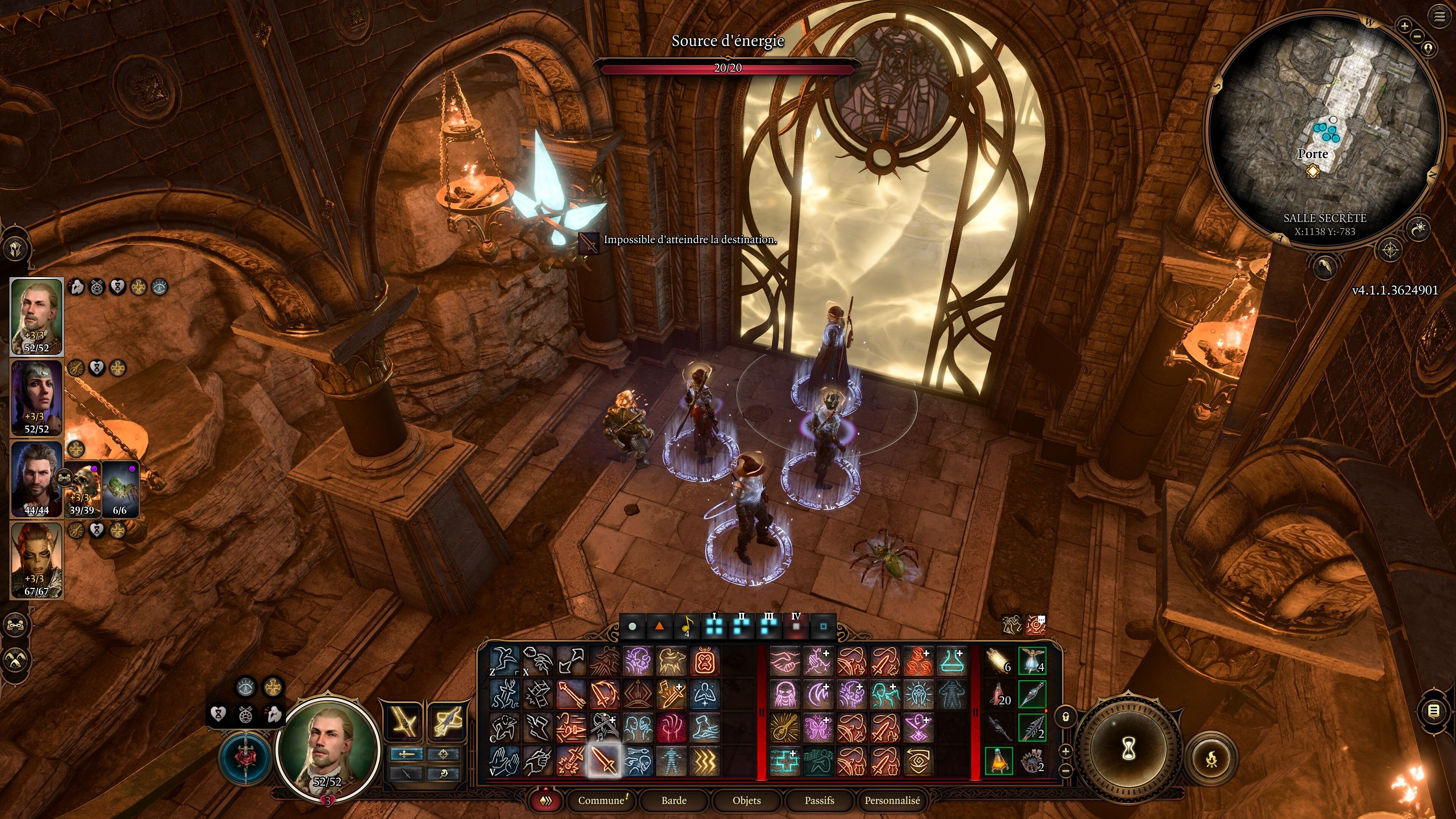
Task: Select the highlighted red sword attack ability
Action: [x=604, y=761]
